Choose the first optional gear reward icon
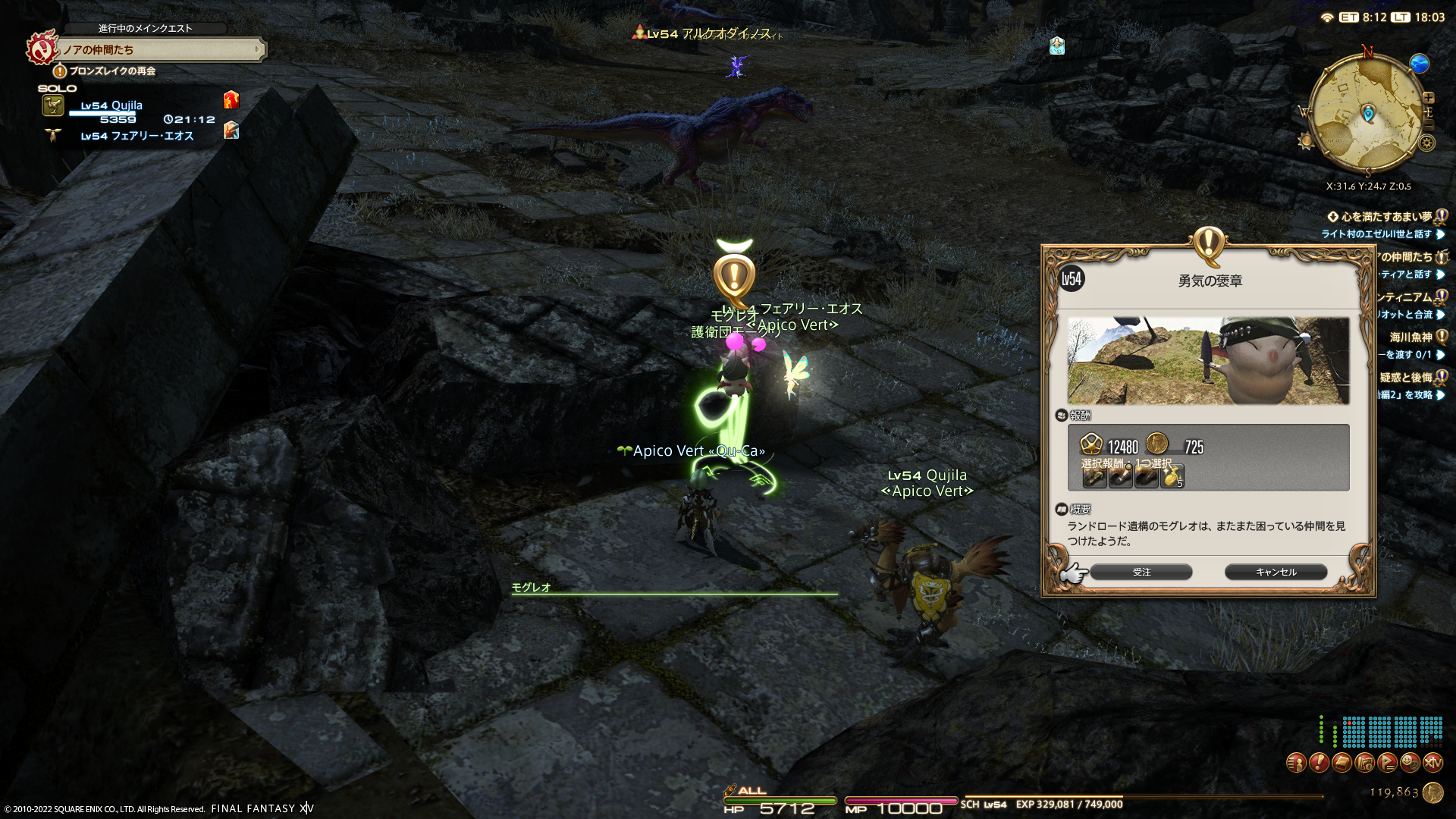The image size is (1456, 819). 1094,477
